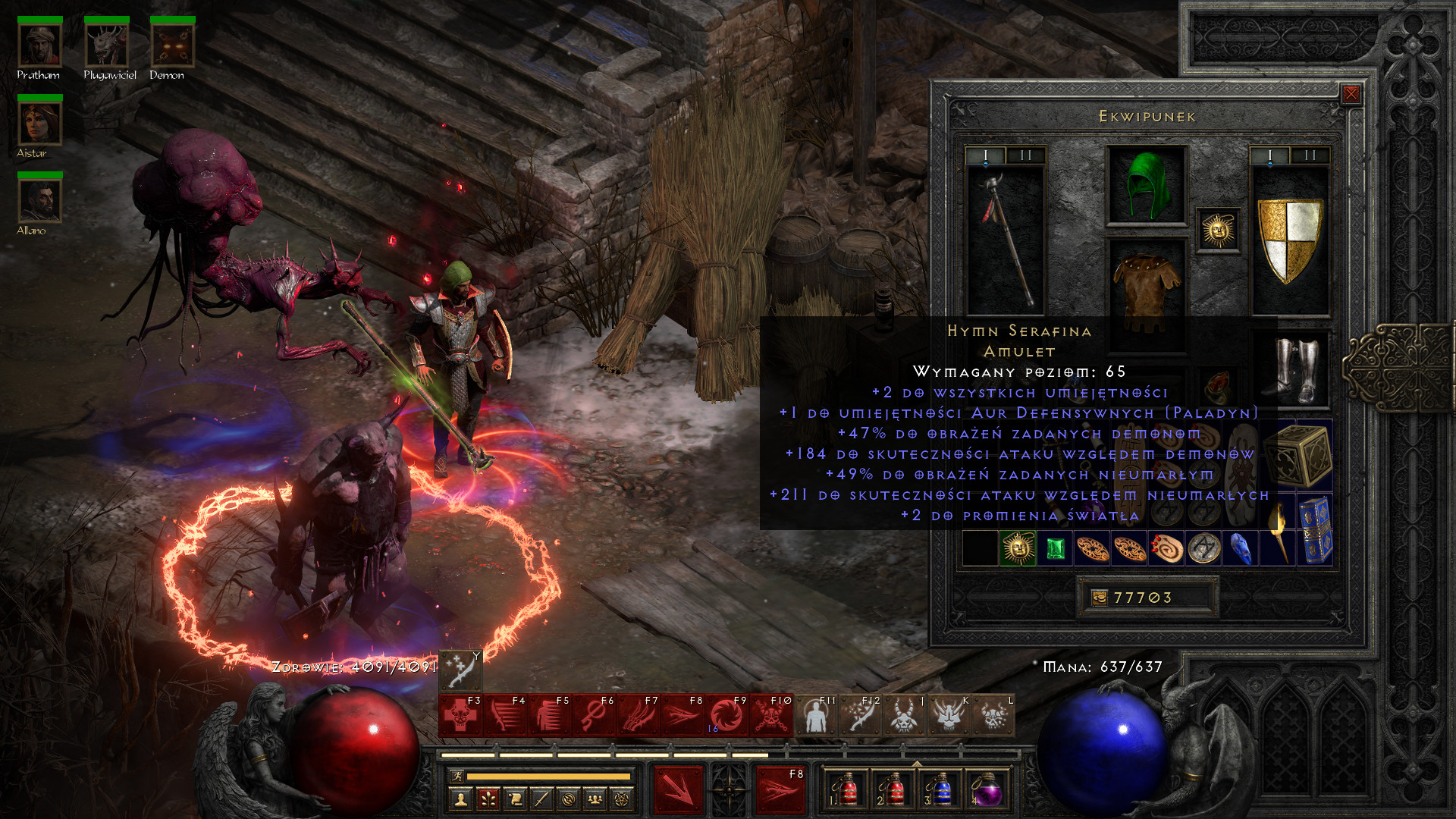This screenshot has width=1456, height=819.
Task: Select the equipped war axe weapon
Action: point(1006,240)
